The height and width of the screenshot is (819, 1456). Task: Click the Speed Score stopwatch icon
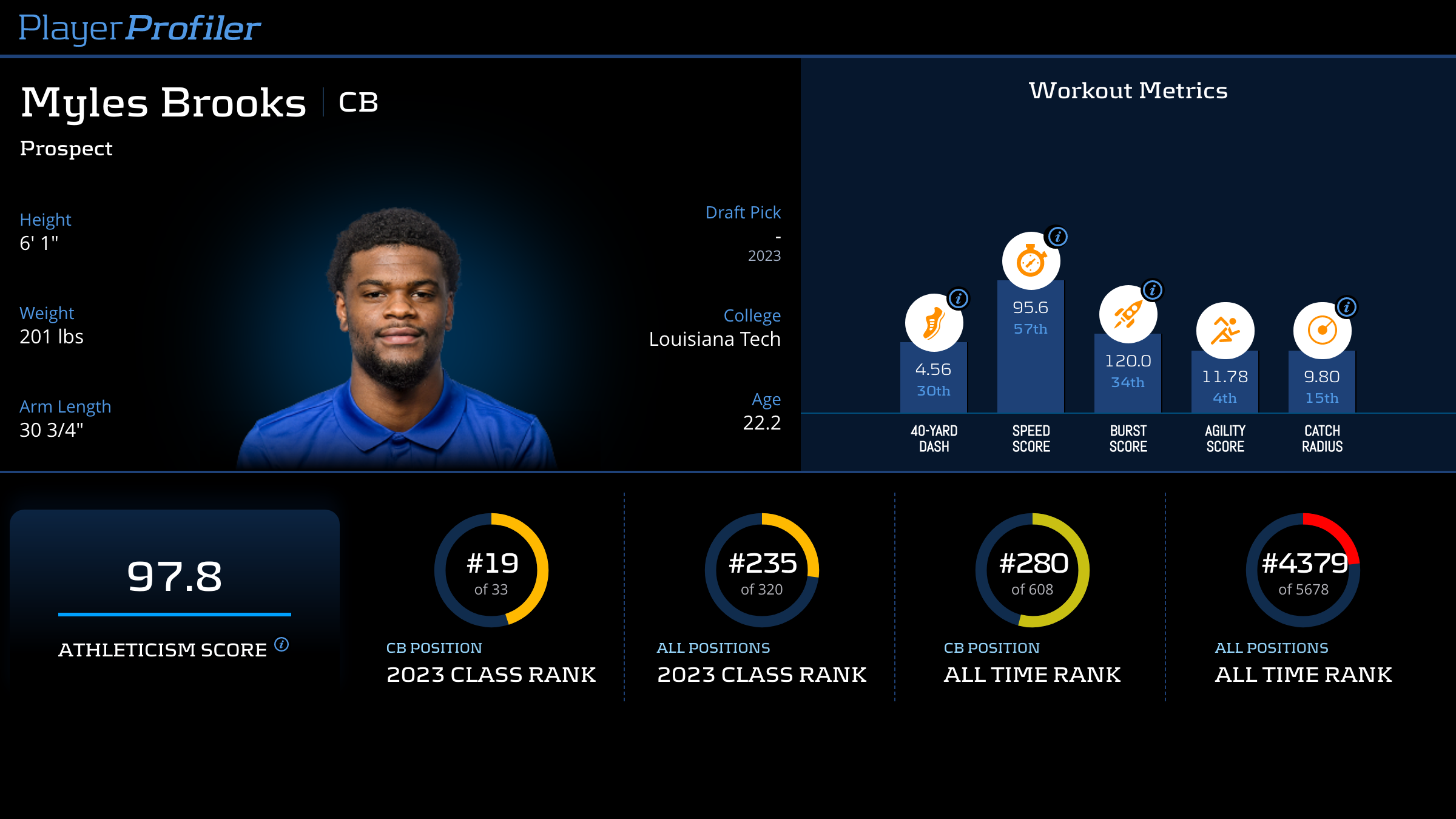(x=1031, y=261)
